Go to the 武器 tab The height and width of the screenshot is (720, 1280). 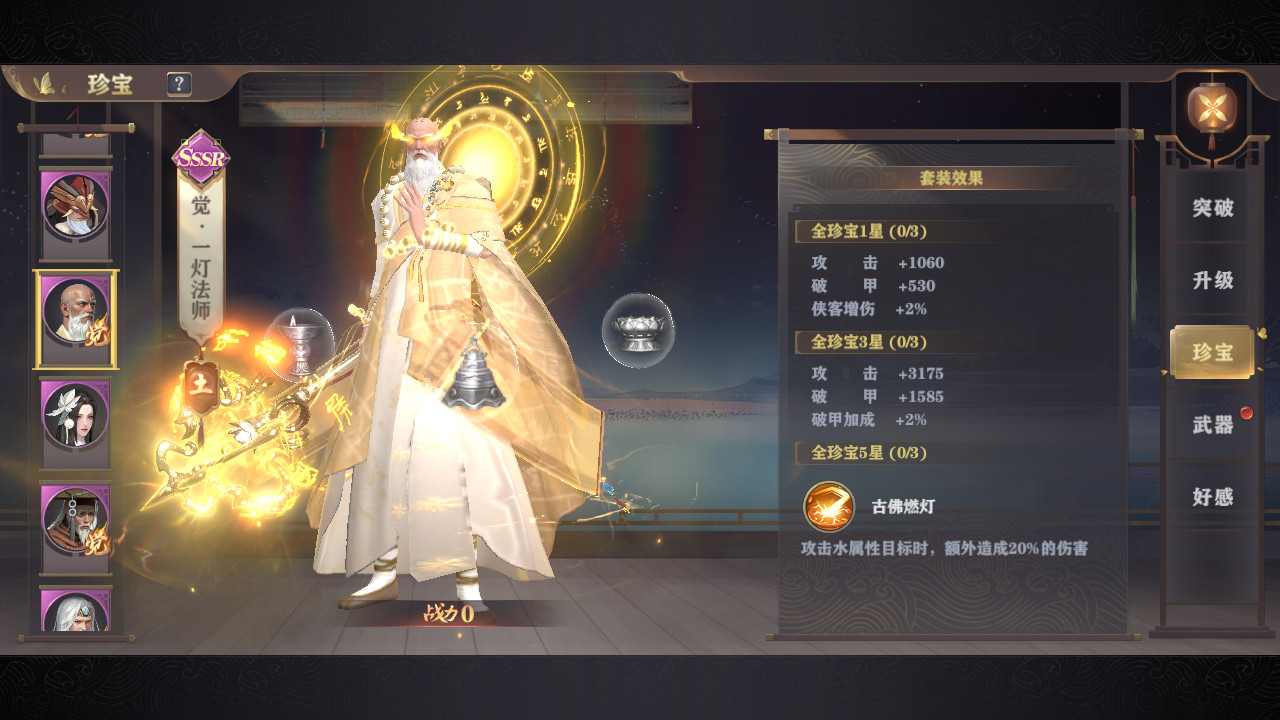pyautogui.click(x=1212, y=425)
